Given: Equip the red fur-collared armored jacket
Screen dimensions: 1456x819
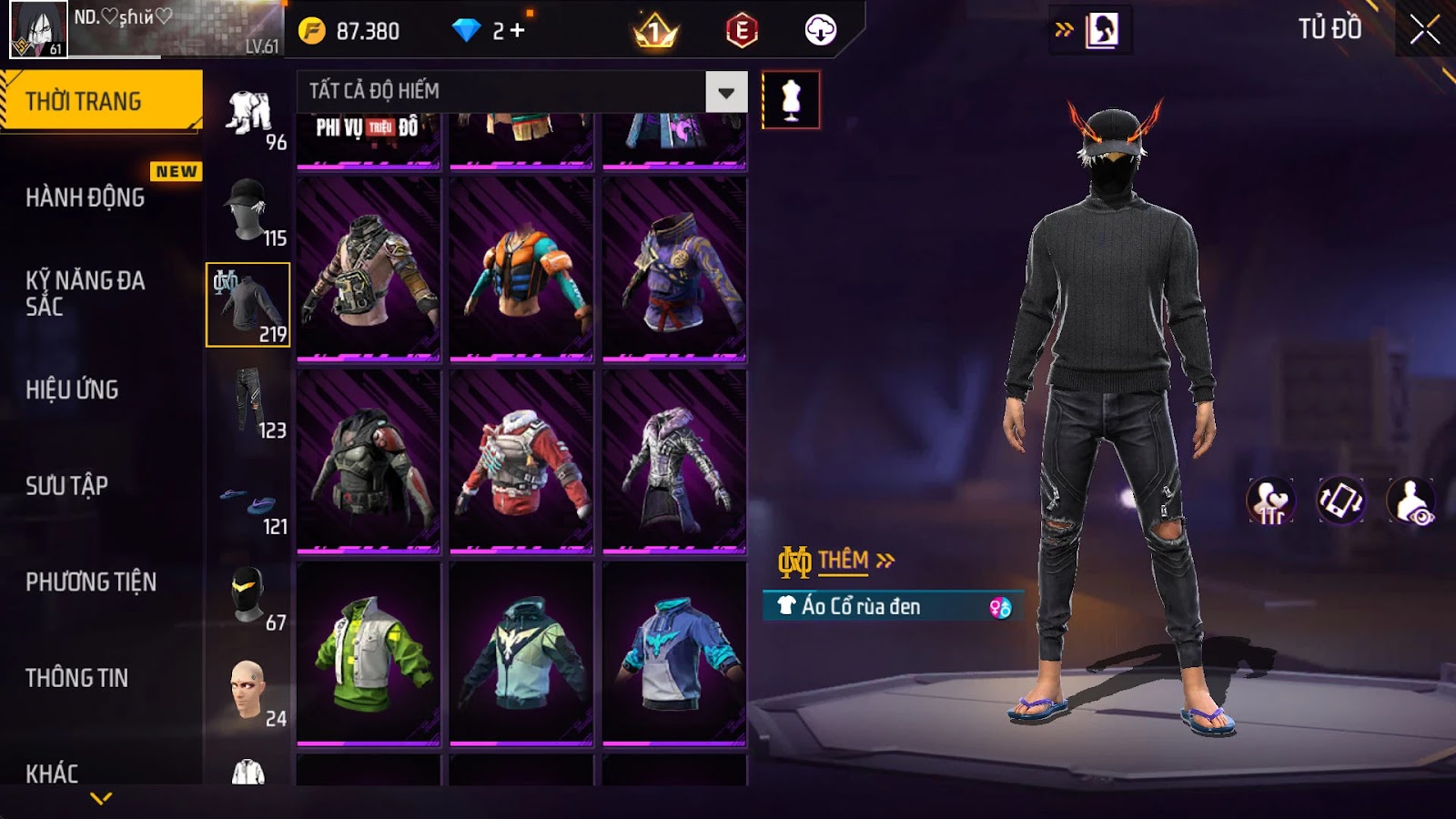Looking at the screenshot, I should pos(521,461).
